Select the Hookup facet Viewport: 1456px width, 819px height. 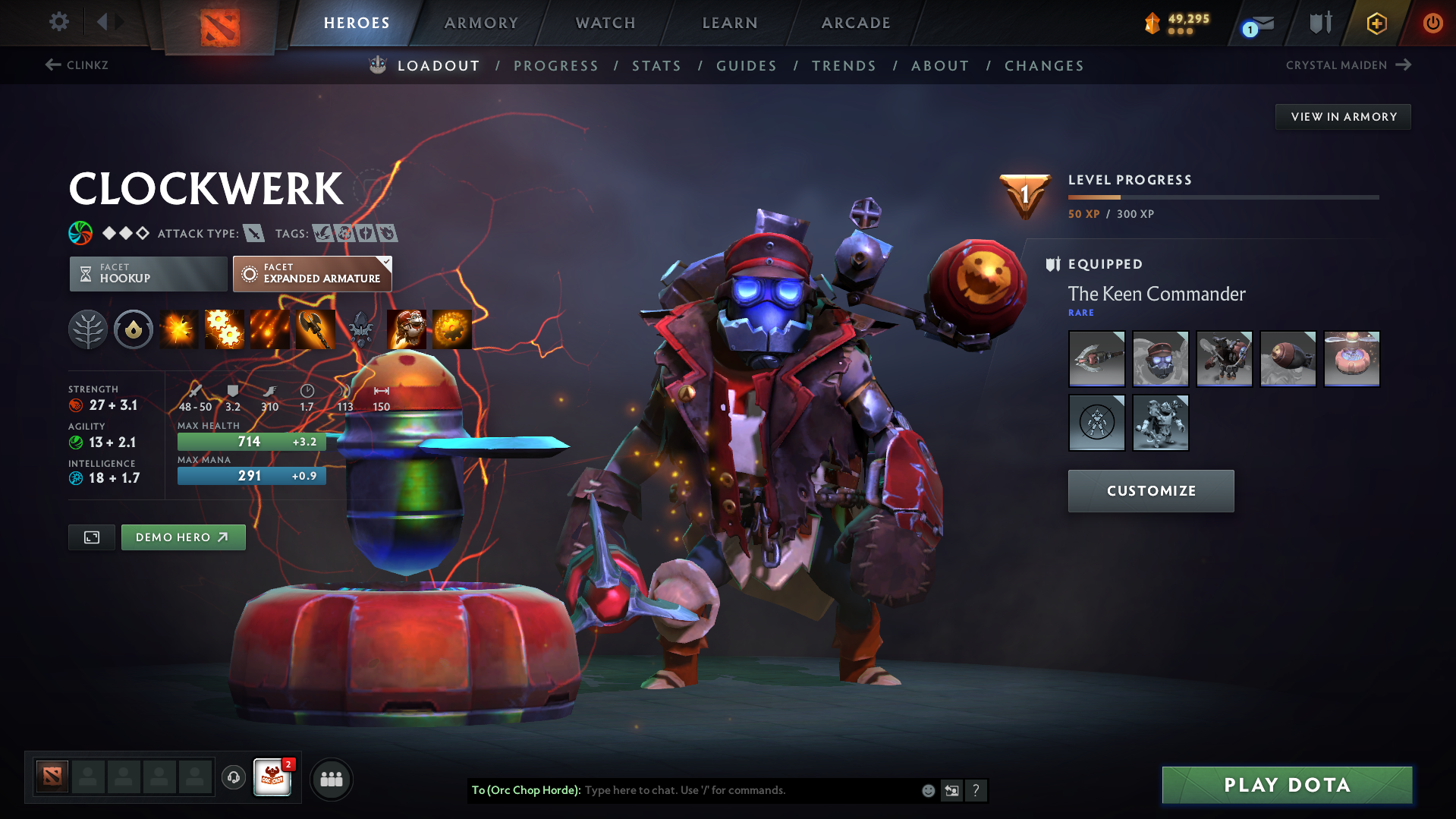[x=147, y=273]
